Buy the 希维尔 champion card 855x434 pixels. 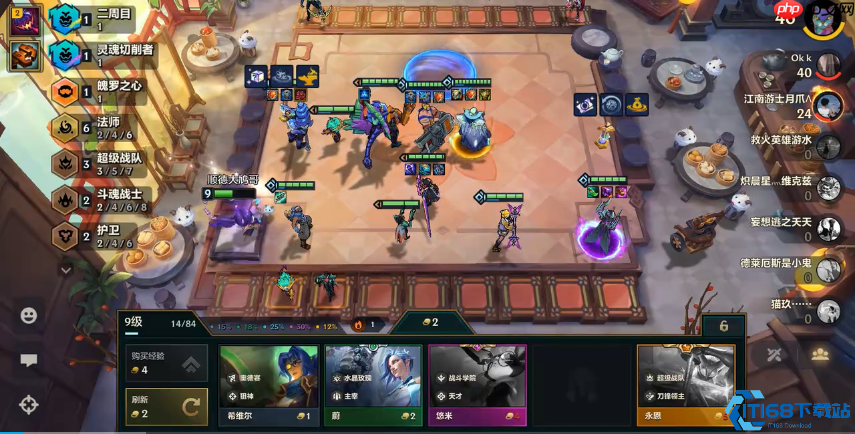click(x=268, y=384)
